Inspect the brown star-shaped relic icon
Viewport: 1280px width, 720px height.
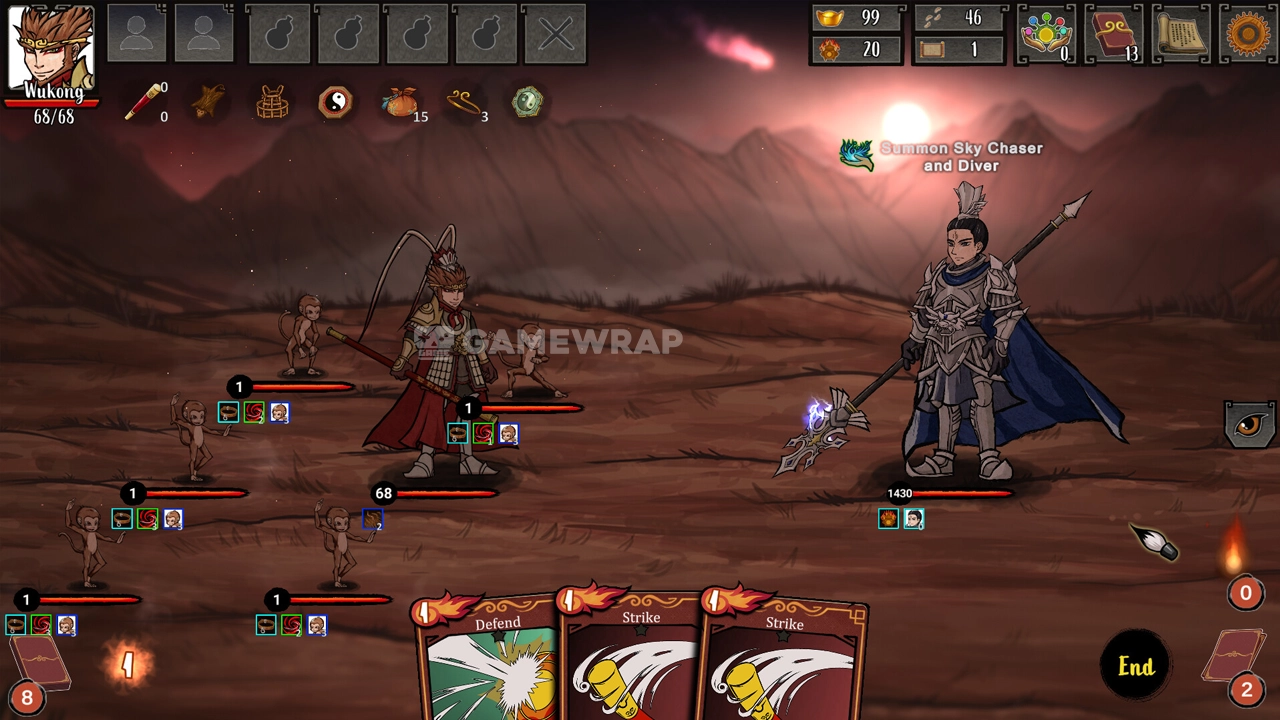click(x=208, y=103)
